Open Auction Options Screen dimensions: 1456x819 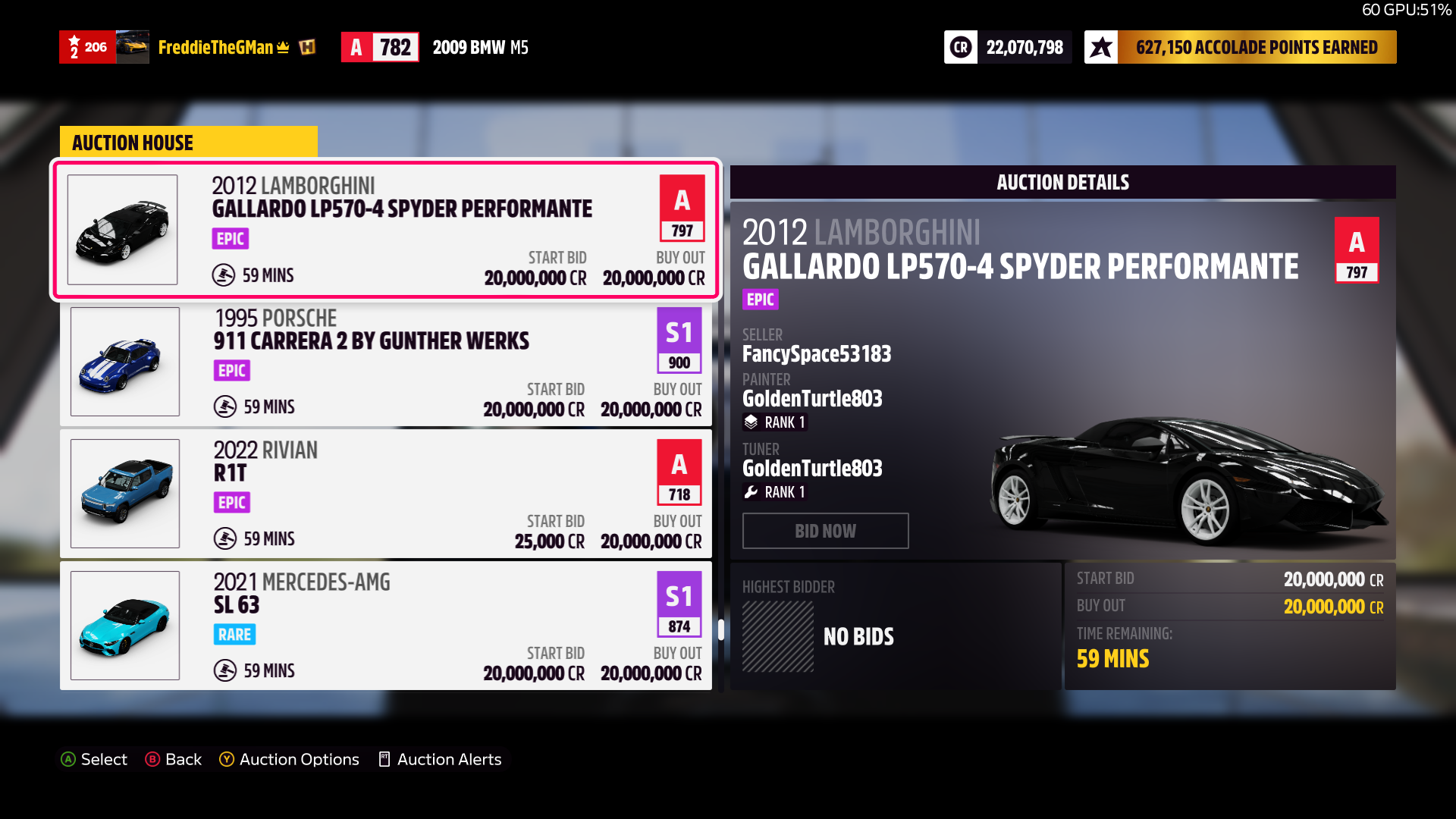click(x=289, y=759)
